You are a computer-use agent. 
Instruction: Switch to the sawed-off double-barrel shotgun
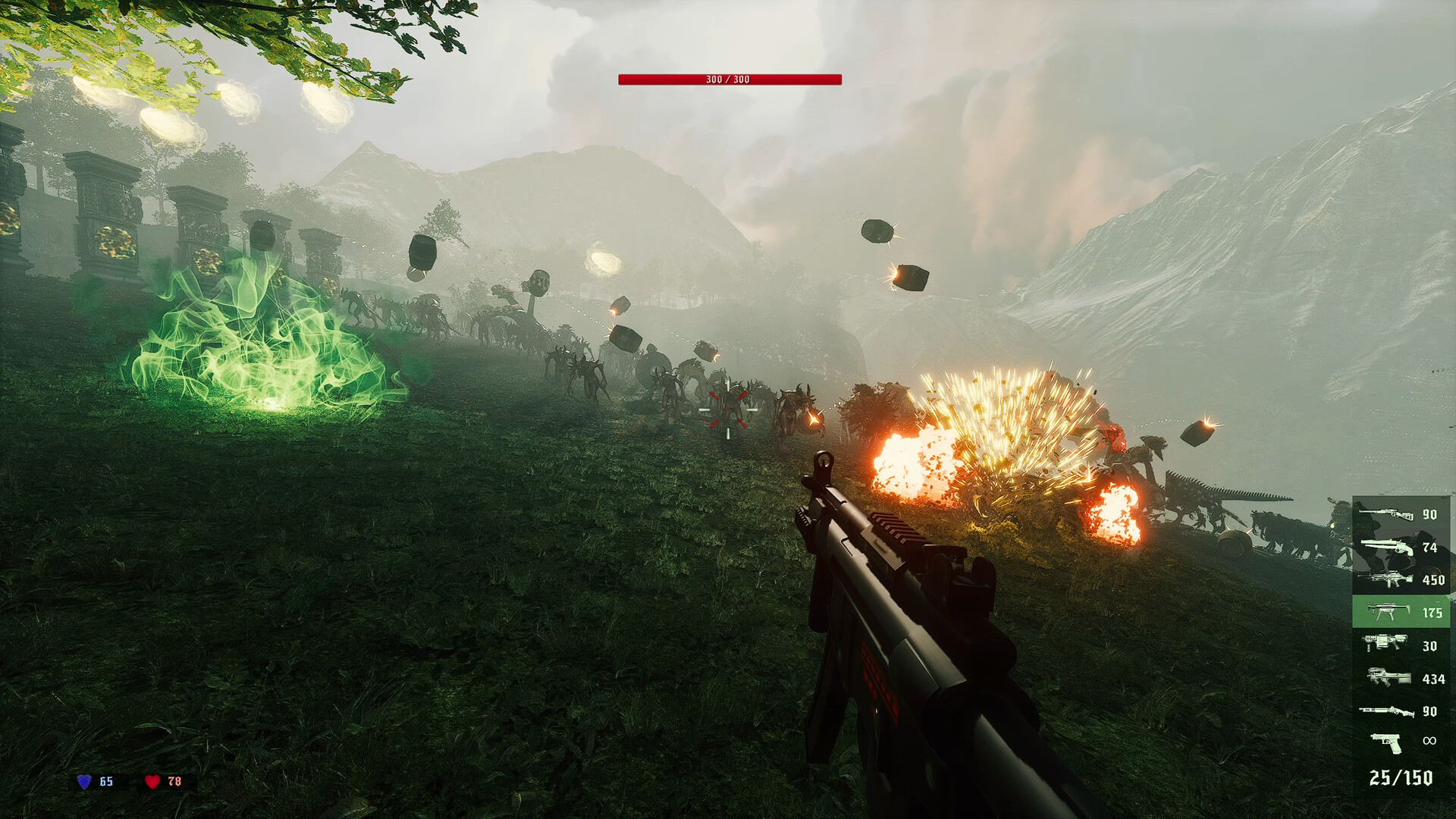pos(1401,547)
